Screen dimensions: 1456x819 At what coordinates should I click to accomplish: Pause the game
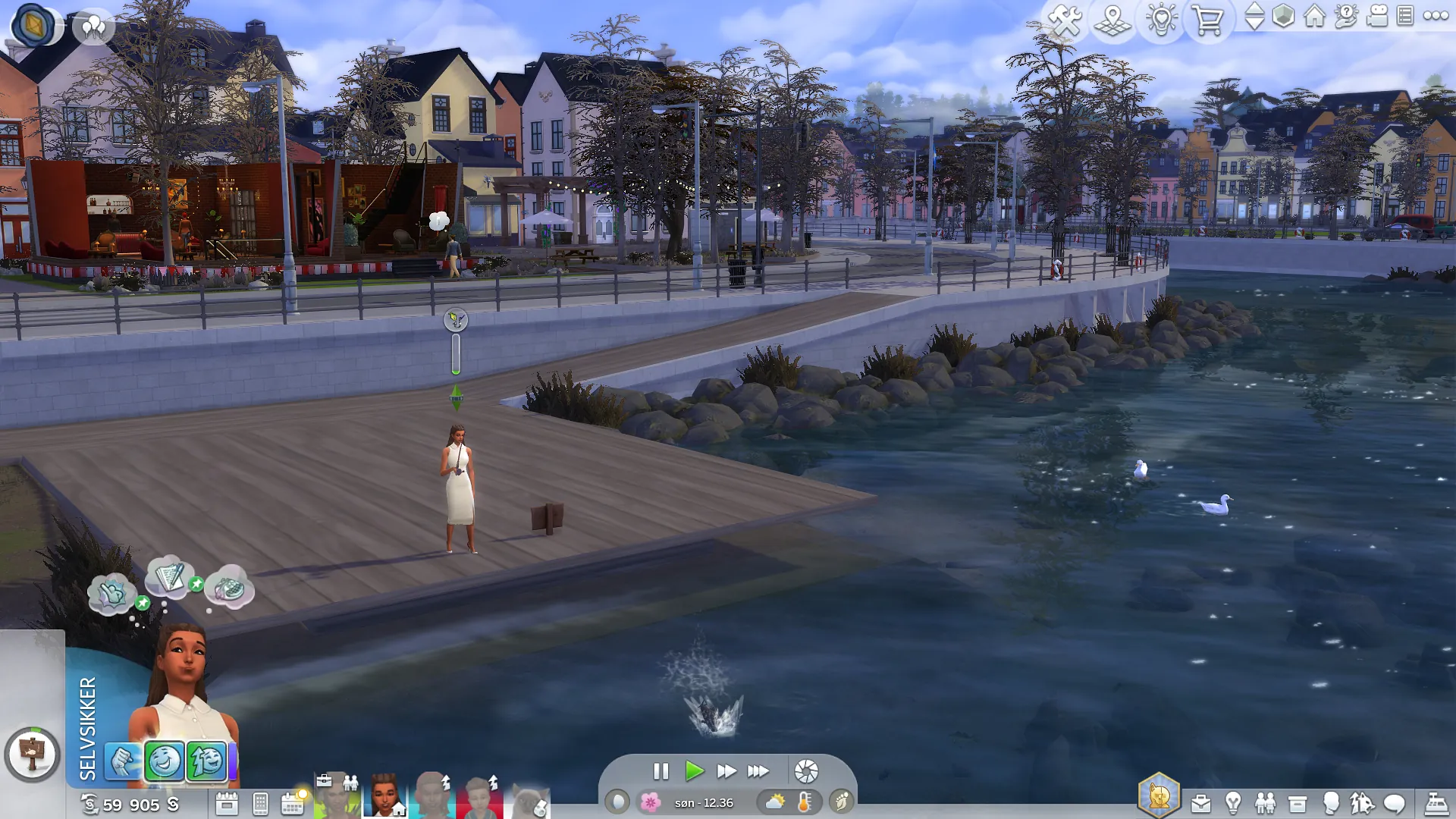coord(661,771)
